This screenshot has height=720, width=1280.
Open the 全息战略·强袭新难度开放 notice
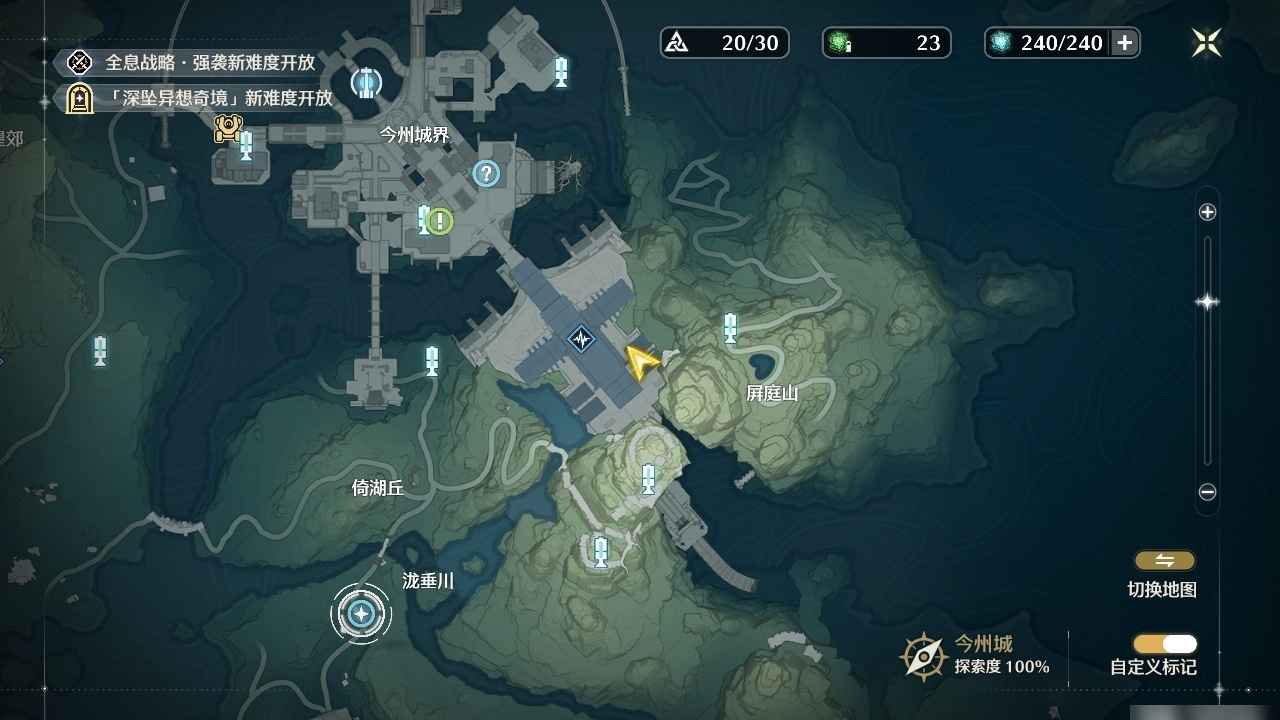click(200, 62)
